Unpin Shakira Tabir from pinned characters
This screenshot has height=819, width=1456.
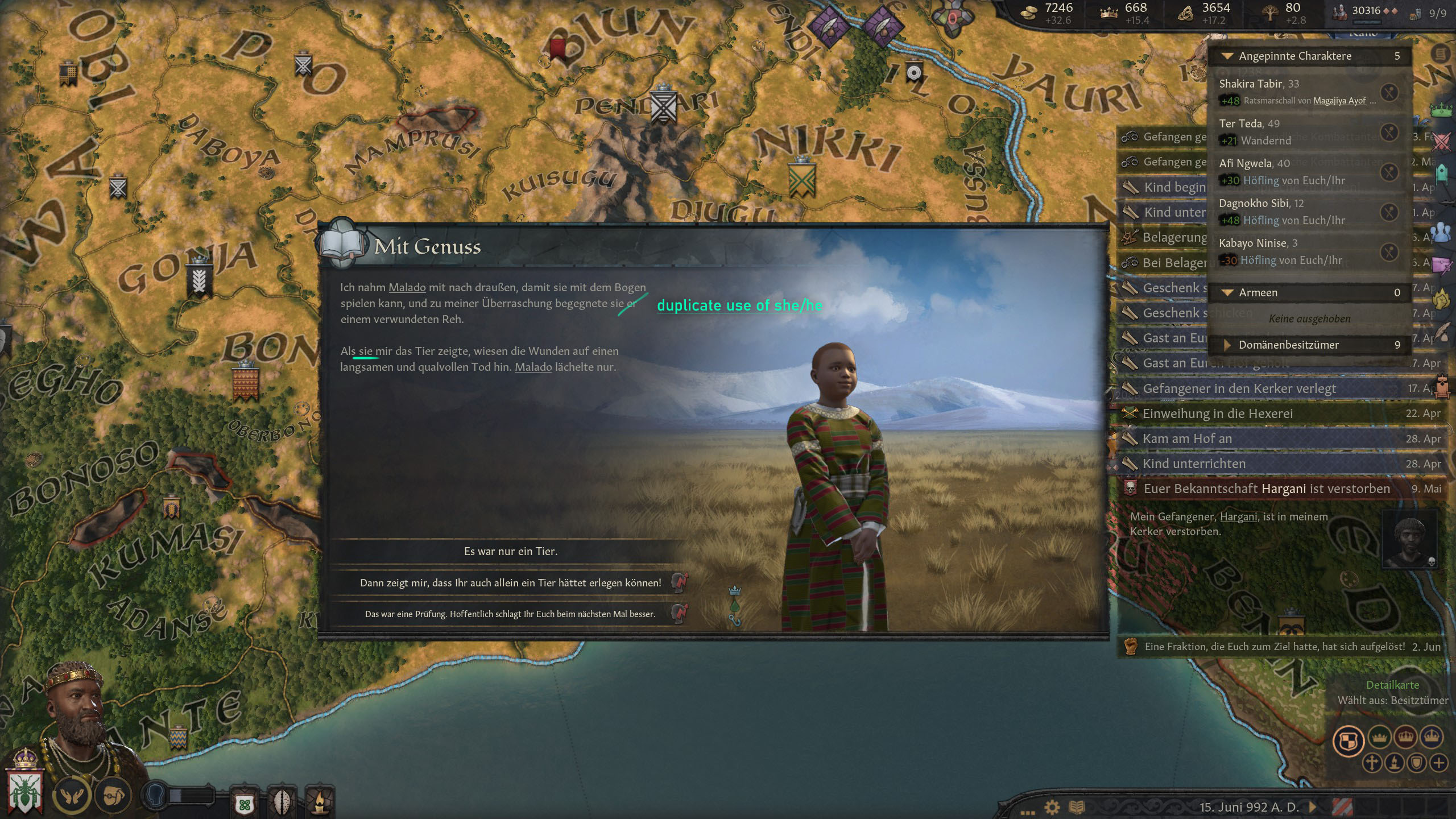click(1388, 92)
